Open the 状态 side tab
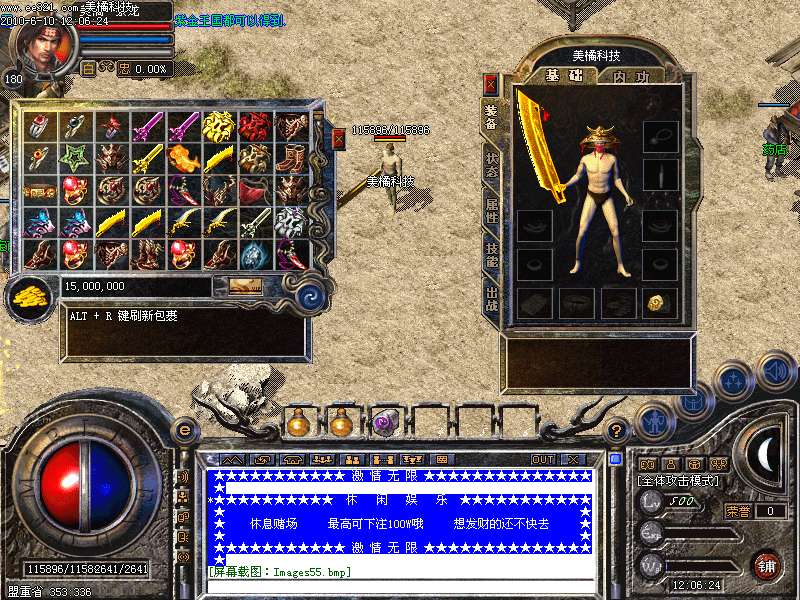Screen dimensions: 800x600 [x=491, y=163]
